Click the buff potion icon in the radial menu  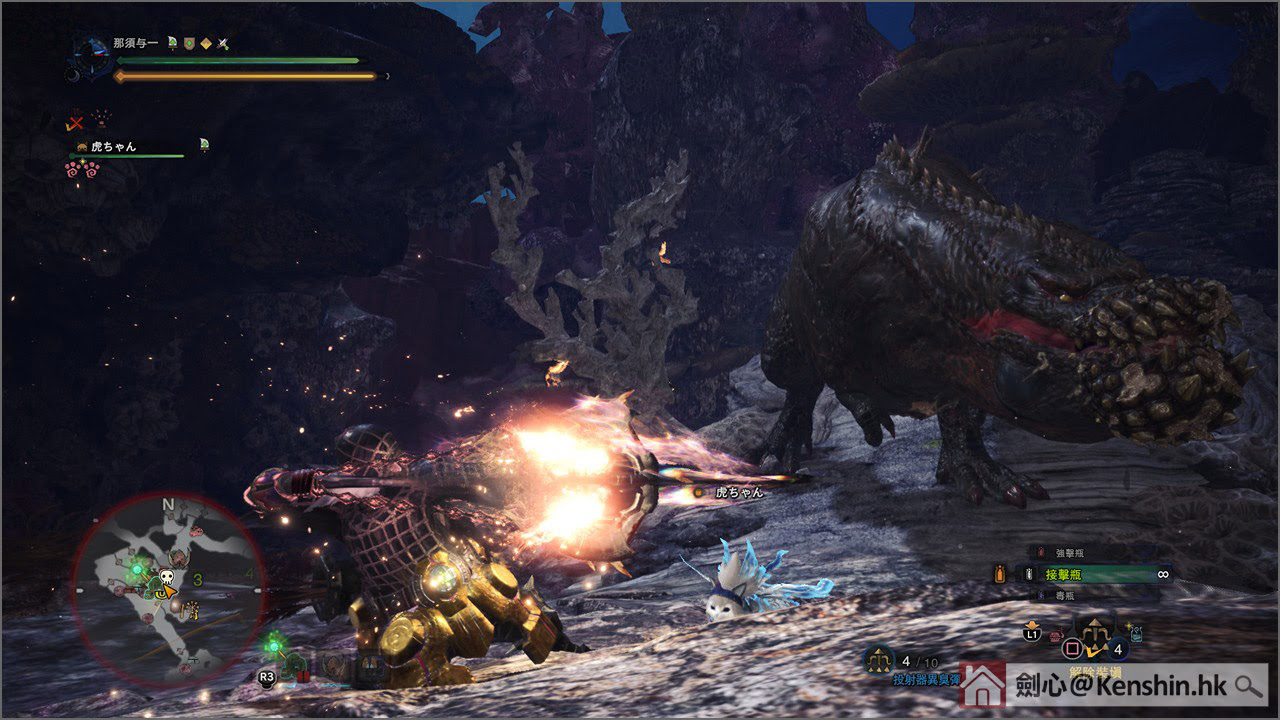(x=1135, y=633)
